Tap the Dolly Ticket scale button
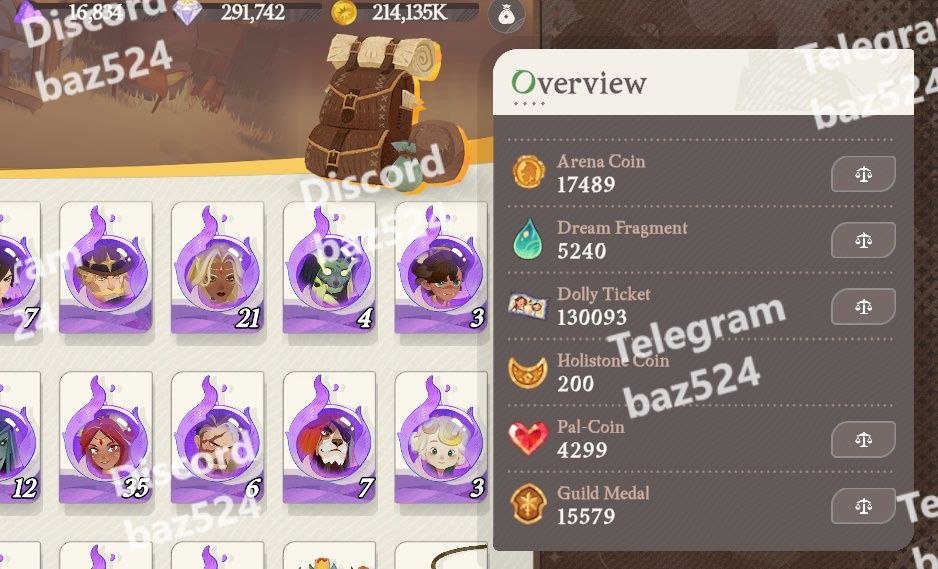The image size is (938, 569). pyautogui.click(x=863, y=307)
